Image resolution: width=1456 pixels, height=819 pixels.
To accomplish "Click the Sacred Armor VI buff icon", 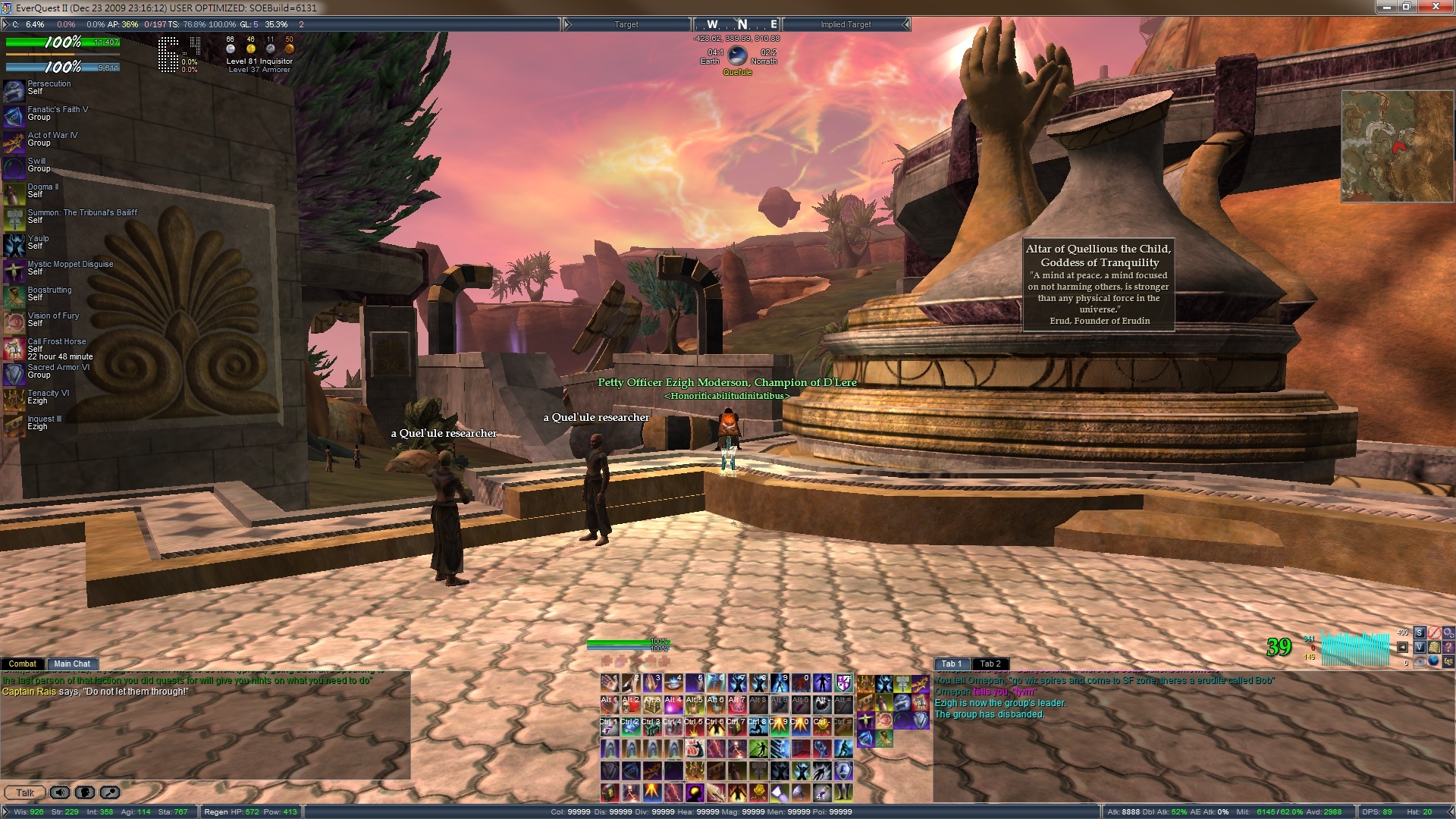I will (x=14, y=374).
